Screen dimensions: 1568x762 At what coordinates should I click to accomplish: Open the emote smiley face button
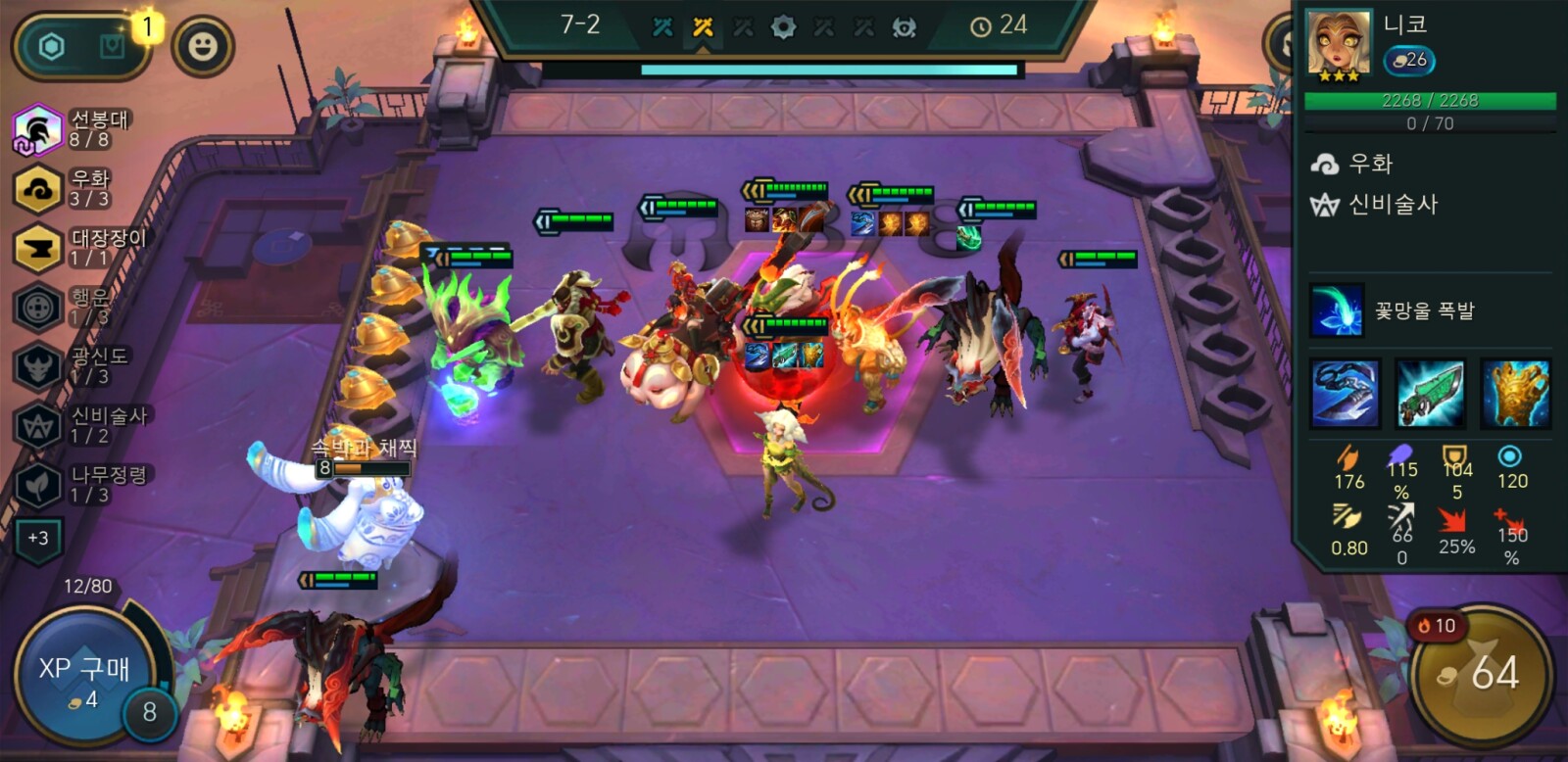pyautogui.click(x=203, y=46)
